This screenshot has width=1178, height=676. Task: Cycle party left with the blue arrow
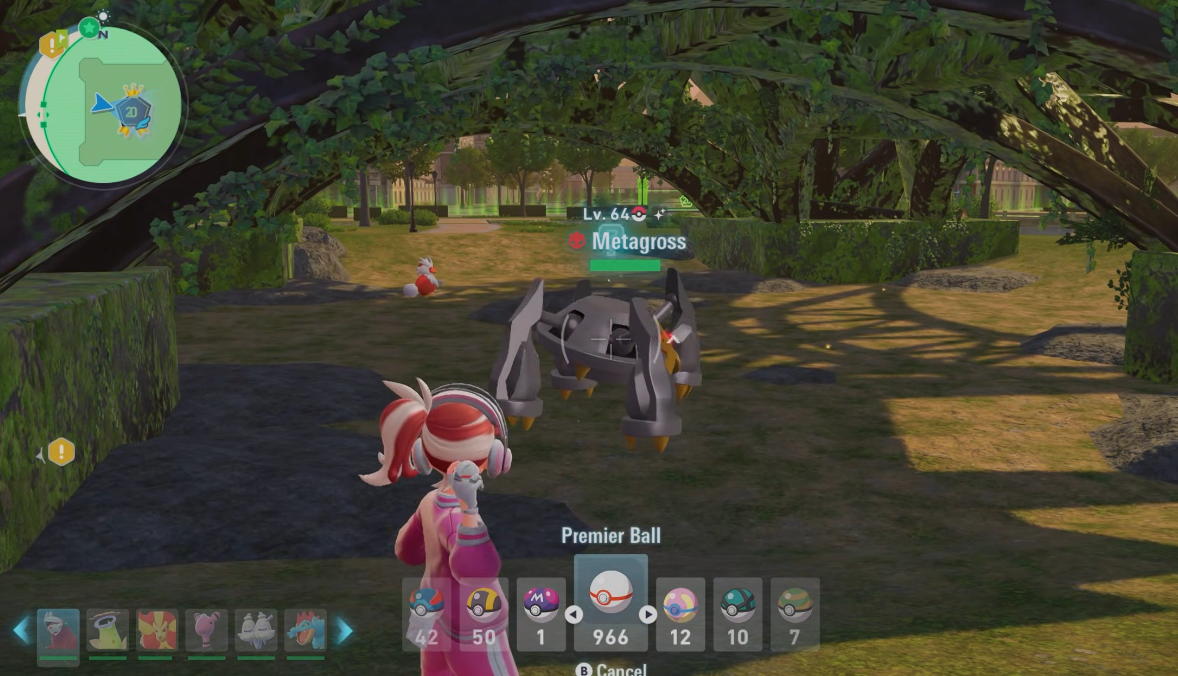21,630
